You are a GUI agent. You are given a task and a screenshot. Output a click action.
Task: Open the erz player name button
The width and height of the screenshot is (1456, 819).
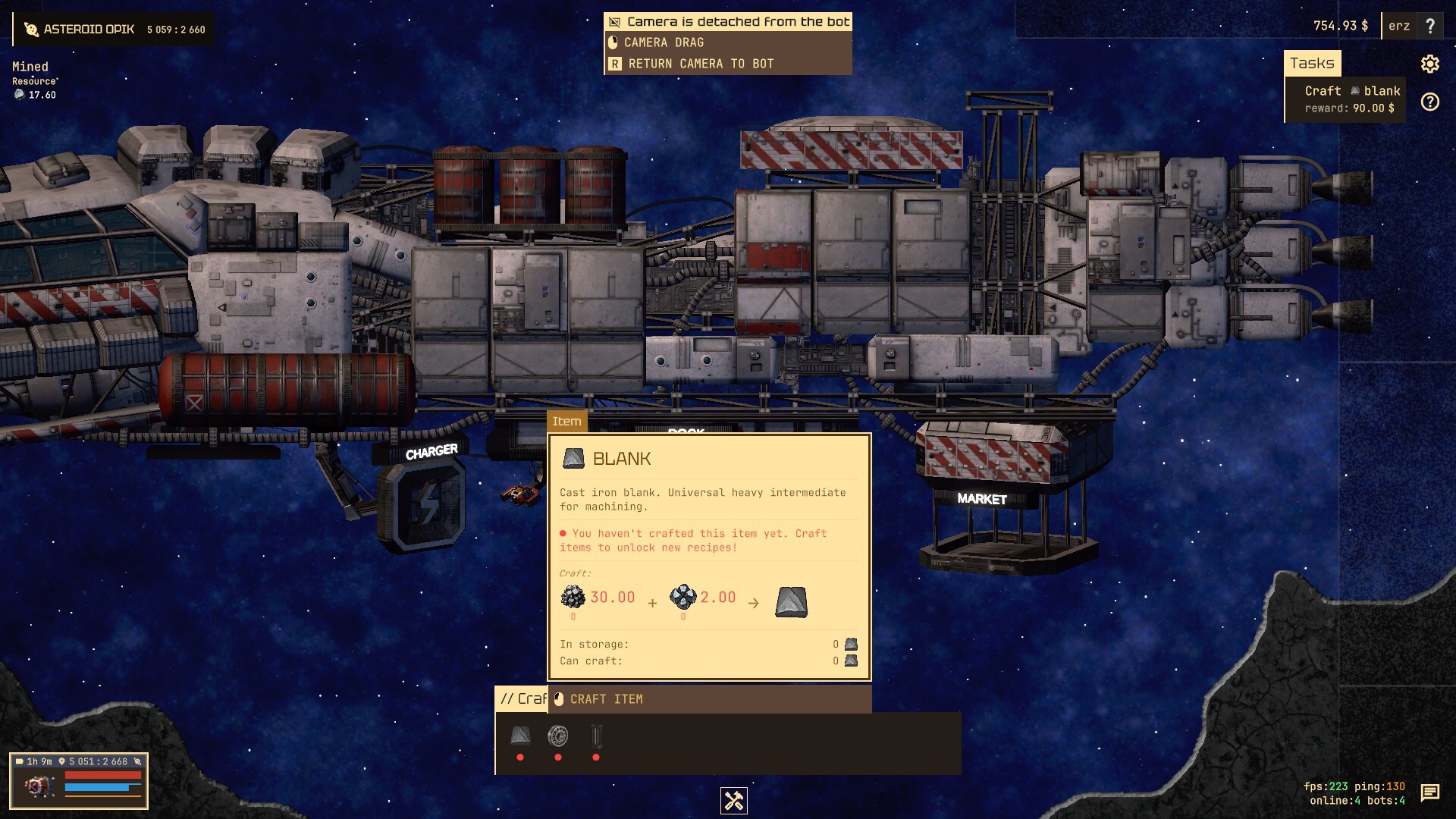[x=1398, y=26]
